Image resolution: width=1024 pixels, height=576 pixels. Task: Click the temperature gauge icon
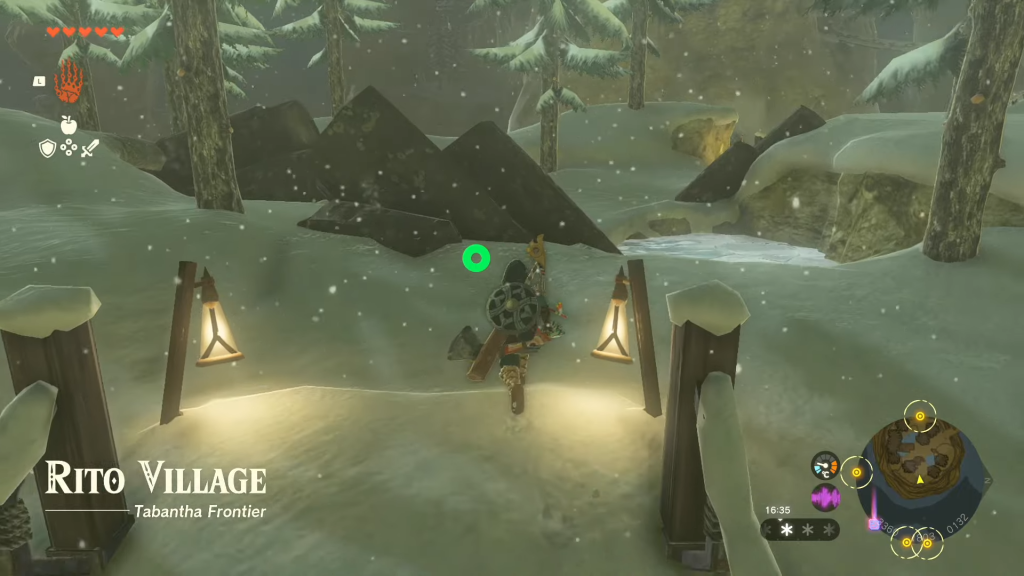[x=825, y=465]
